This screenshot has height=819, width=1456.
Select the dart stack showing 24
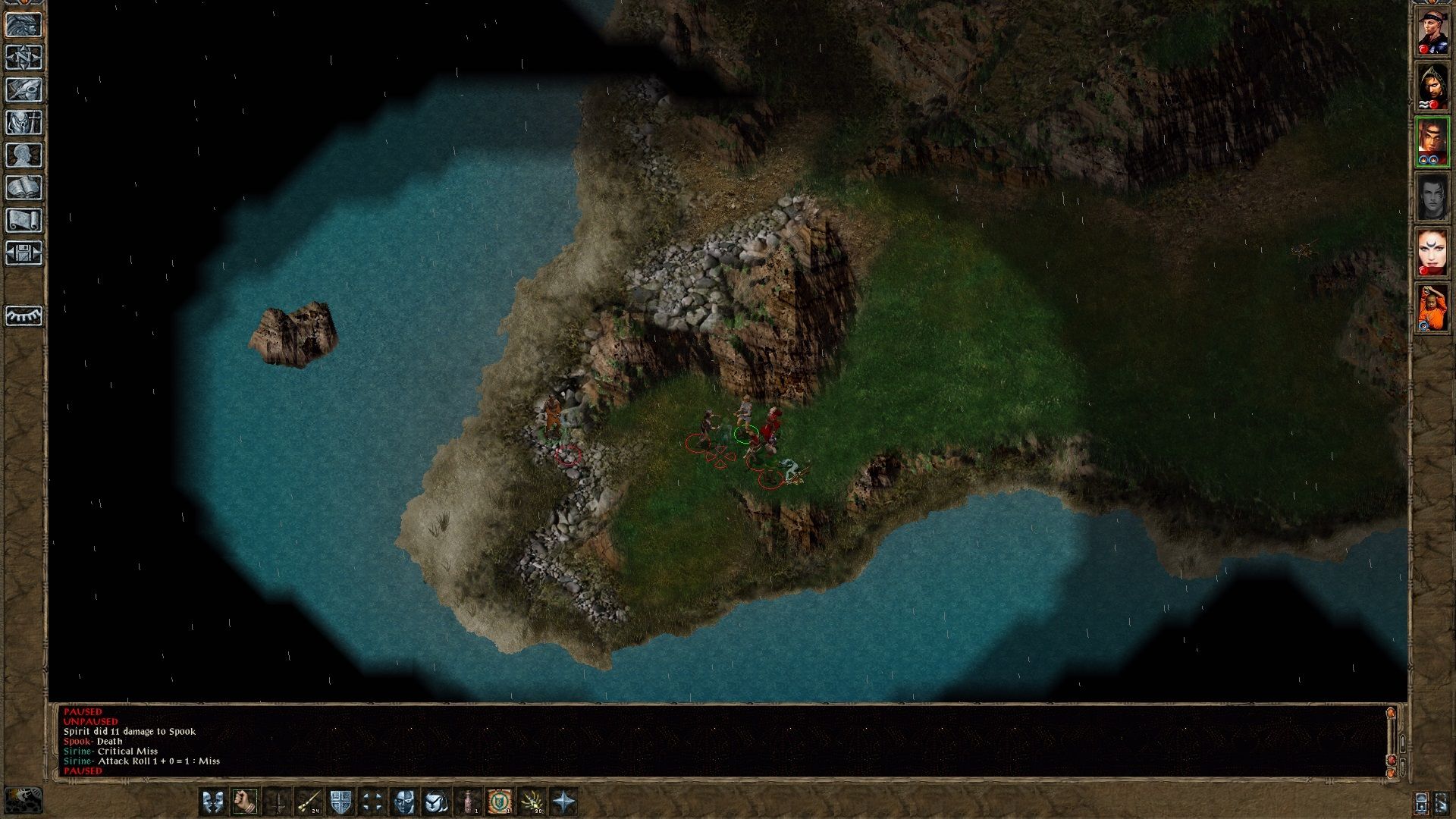[x=309, y=801]
